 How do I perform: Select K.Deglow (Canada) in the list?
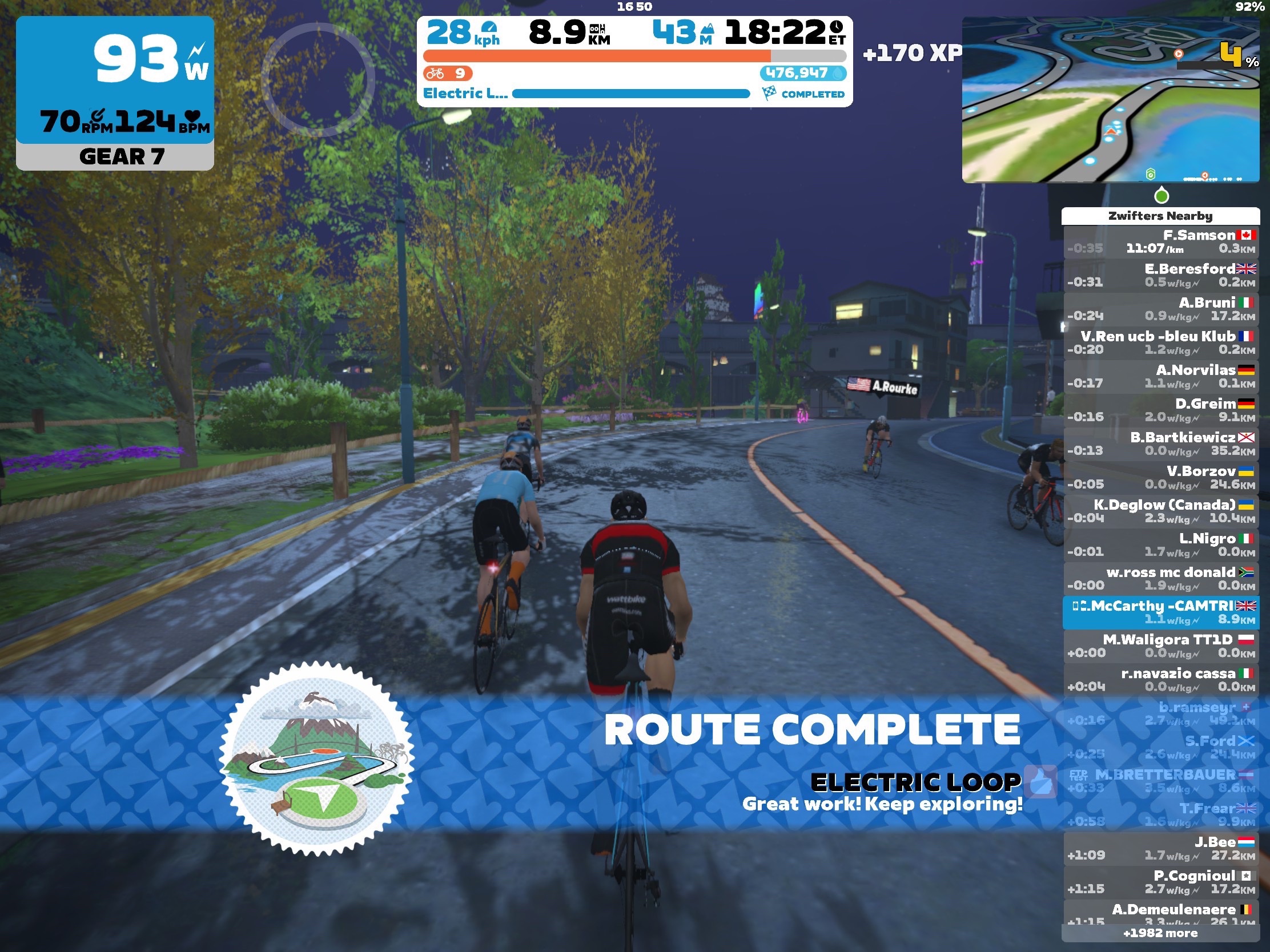1160,511
